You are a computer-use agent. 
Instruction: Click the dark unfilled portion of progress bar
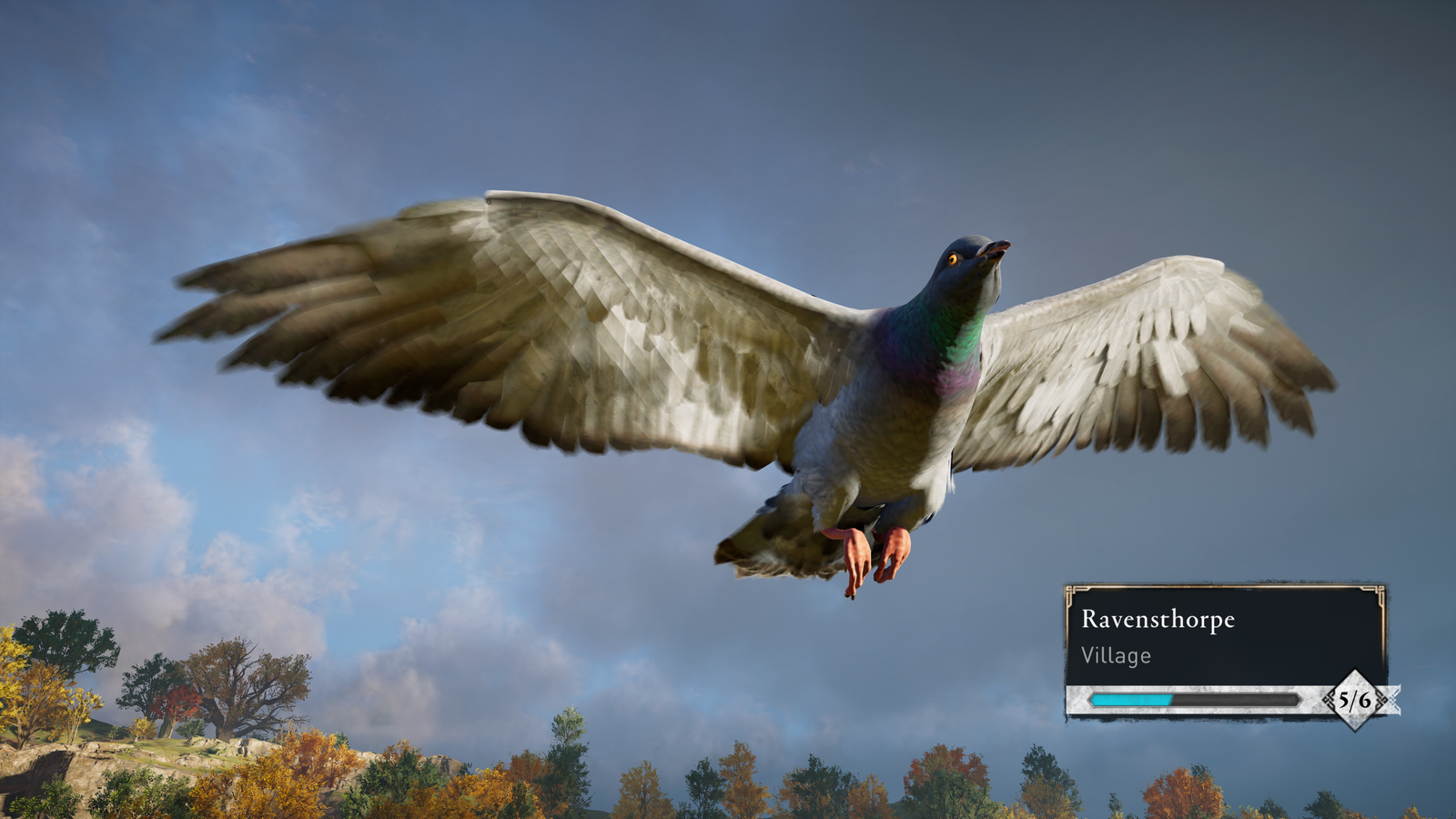coord(1238,699)
